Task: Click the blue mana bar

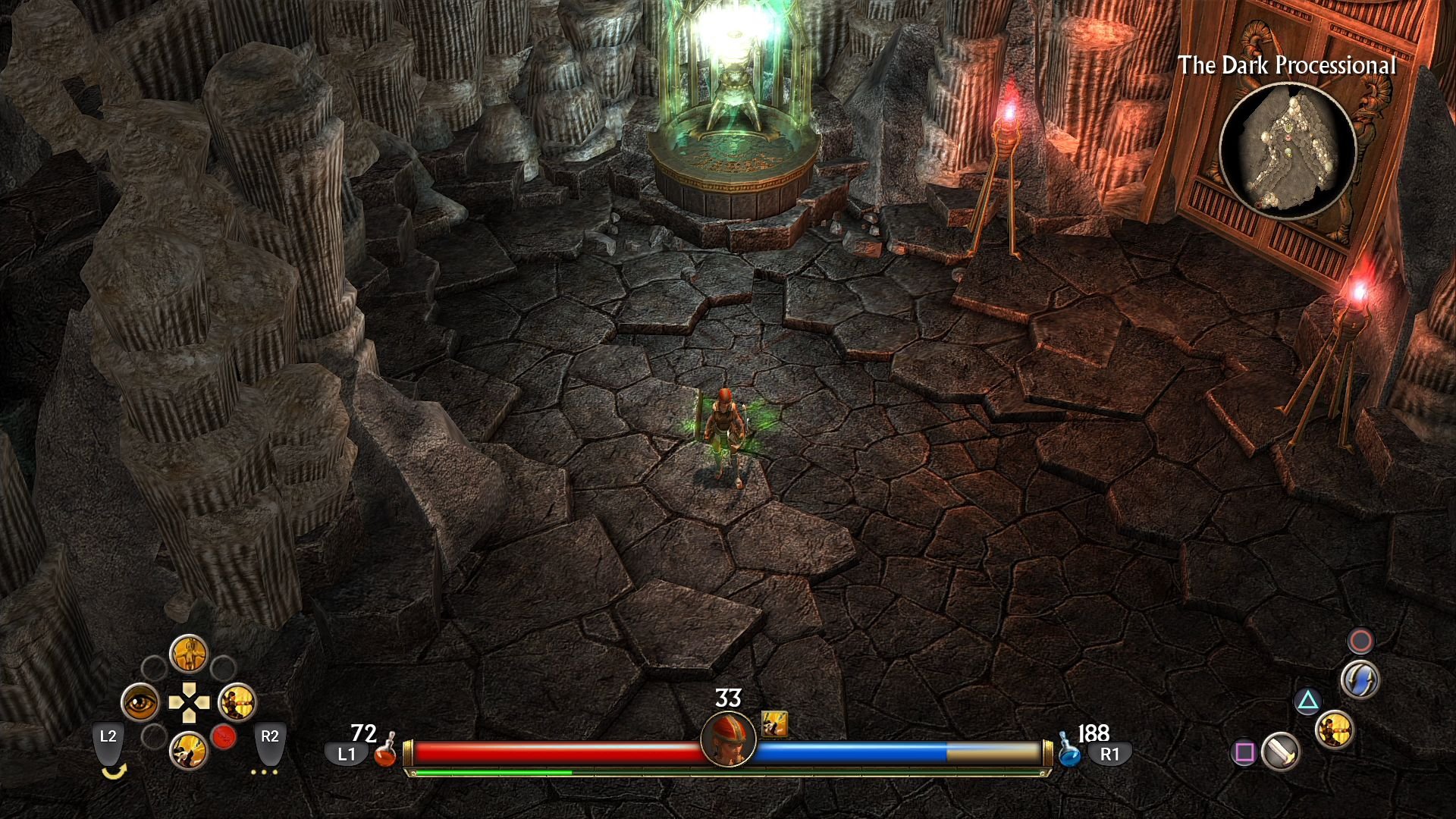Action: click(x=849, y=753)
